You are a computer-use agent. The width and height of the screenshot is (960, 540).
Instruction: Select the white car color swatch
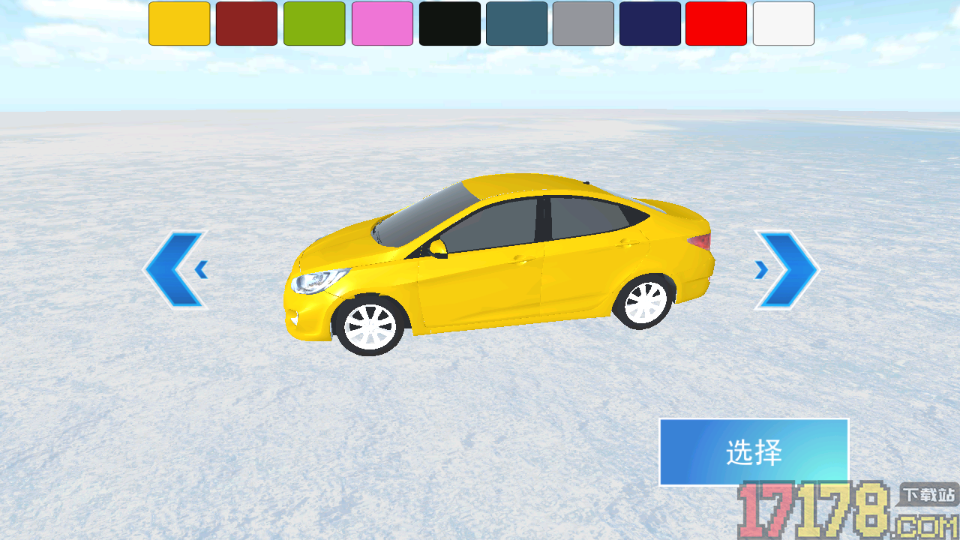pyautogui.click(x=783, y=24)
